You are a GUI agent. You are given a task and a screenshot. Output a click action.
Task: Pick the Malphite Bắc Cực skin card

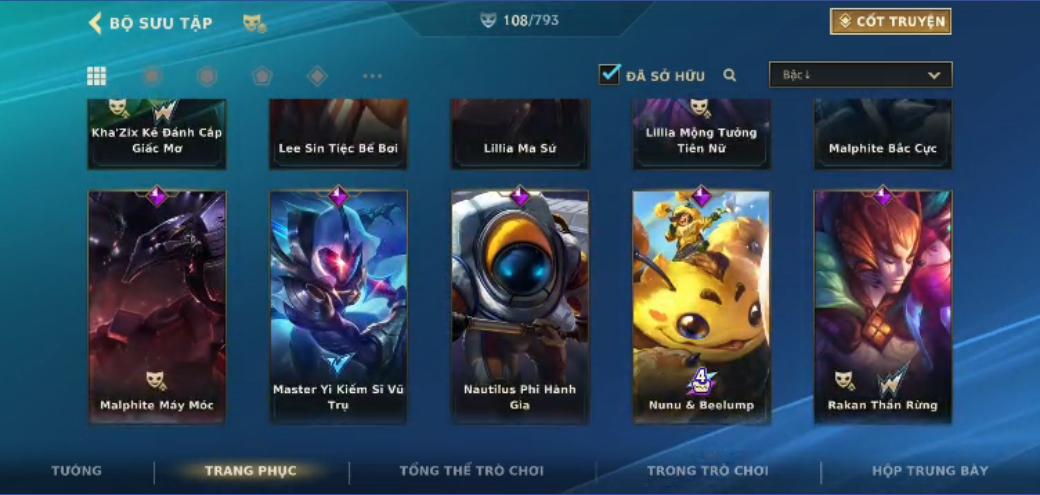pyautogui.click(x=883, y=135)
